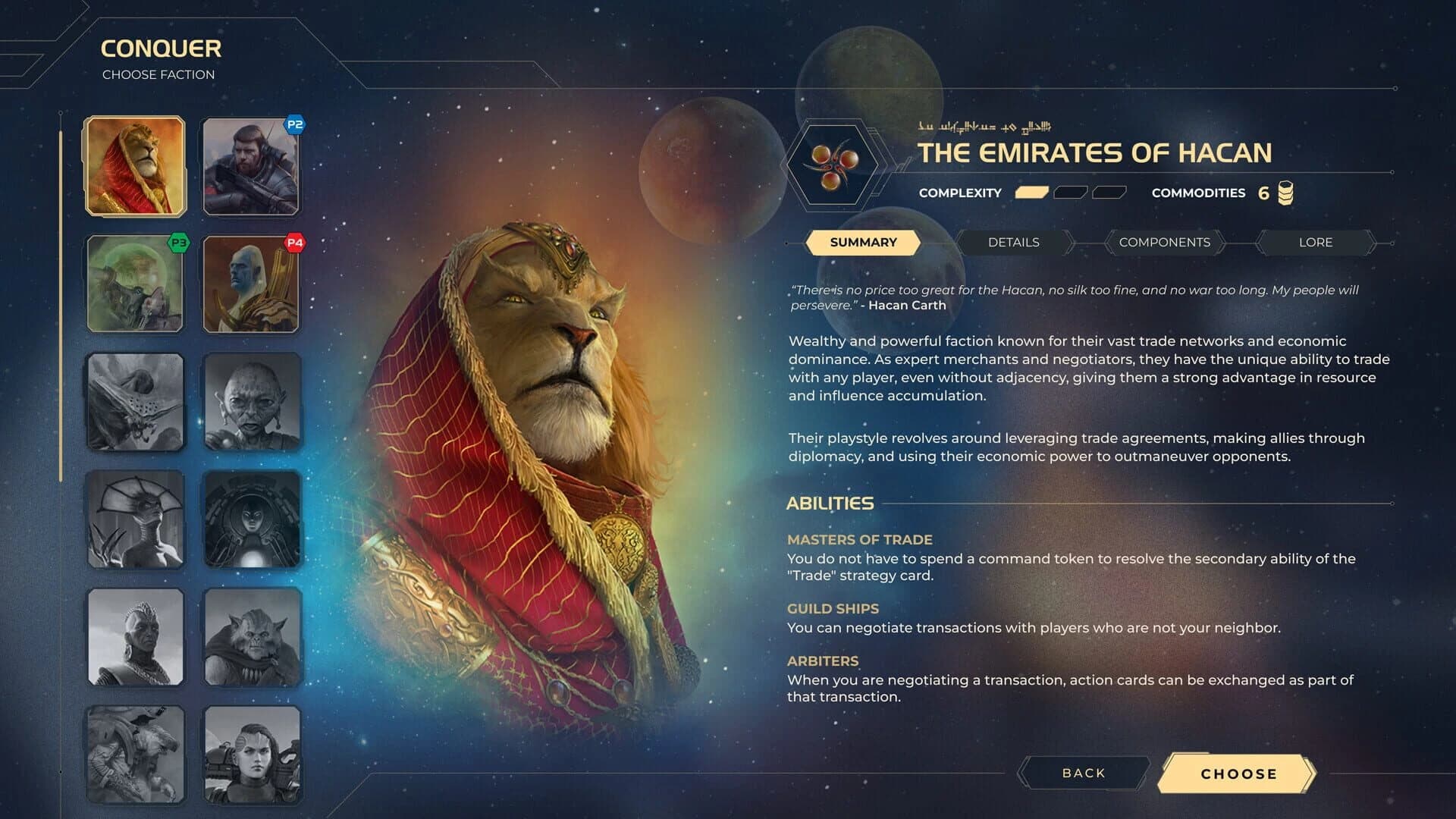Open the Masters of Trade ability details
Screen dimensions: 1456x819
pos(860,540)
